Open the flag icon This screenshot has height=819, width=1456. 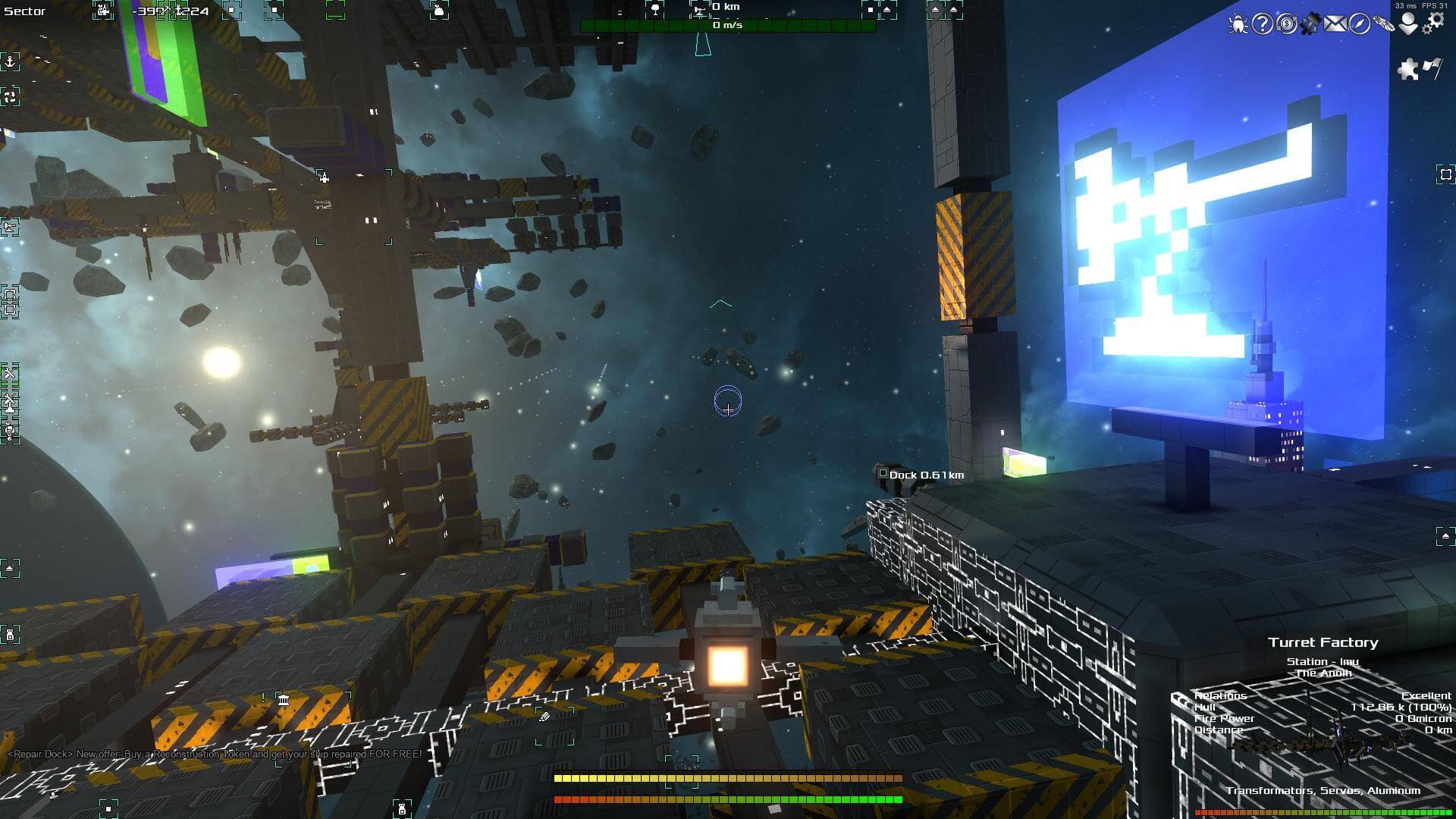tap(1432, 68)
